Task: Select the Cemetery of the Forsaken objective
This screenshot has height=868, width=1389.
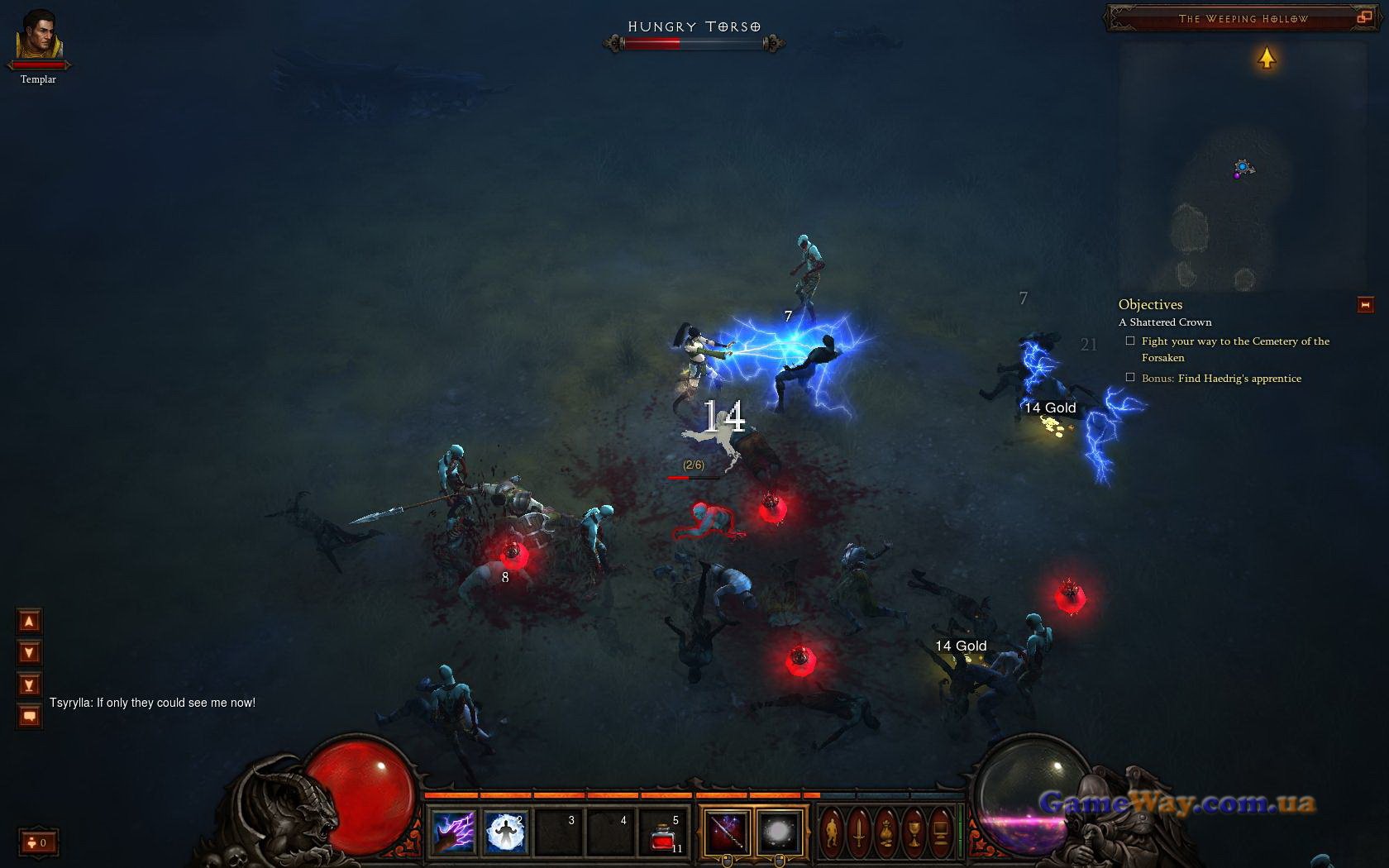Action: (1235, 349)
